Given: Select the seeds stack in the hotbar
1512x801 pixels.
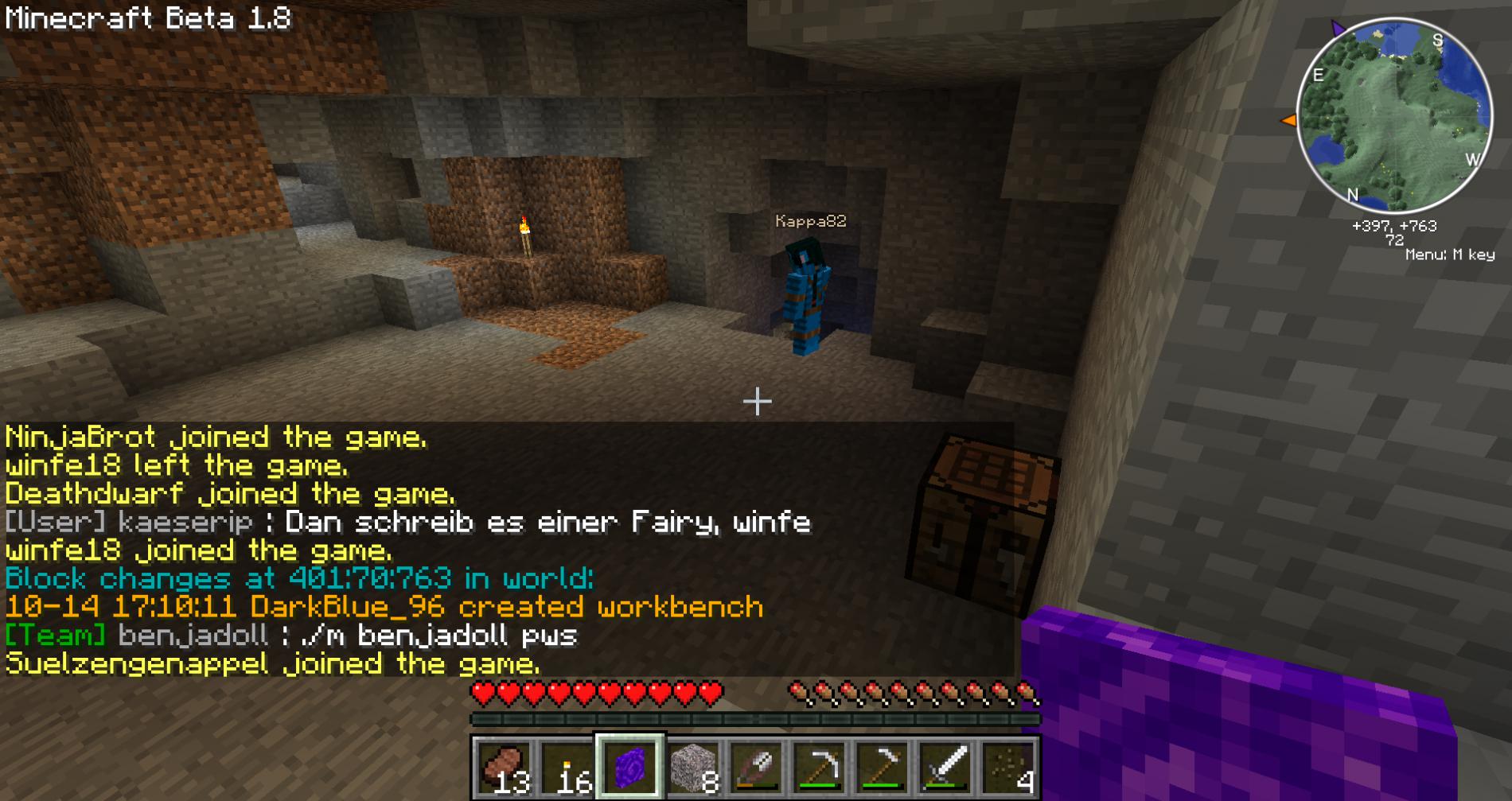Looking at the screenshot, I should [x=1007, y=768].
